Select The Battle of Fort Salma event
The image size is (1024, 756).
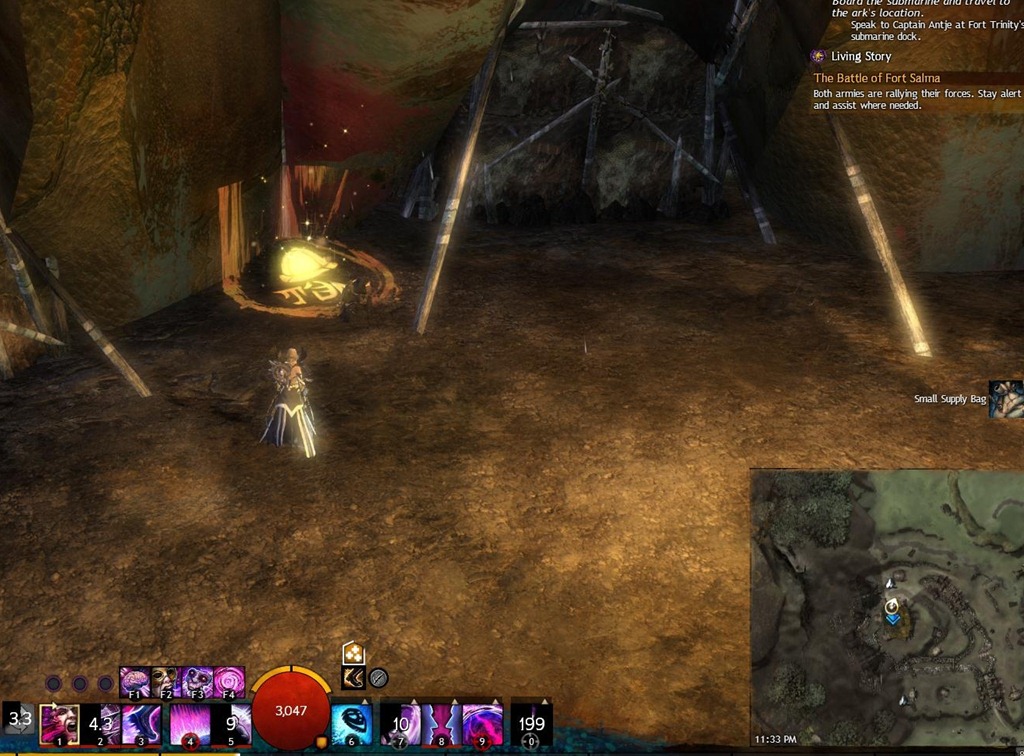tap(876, 78)
